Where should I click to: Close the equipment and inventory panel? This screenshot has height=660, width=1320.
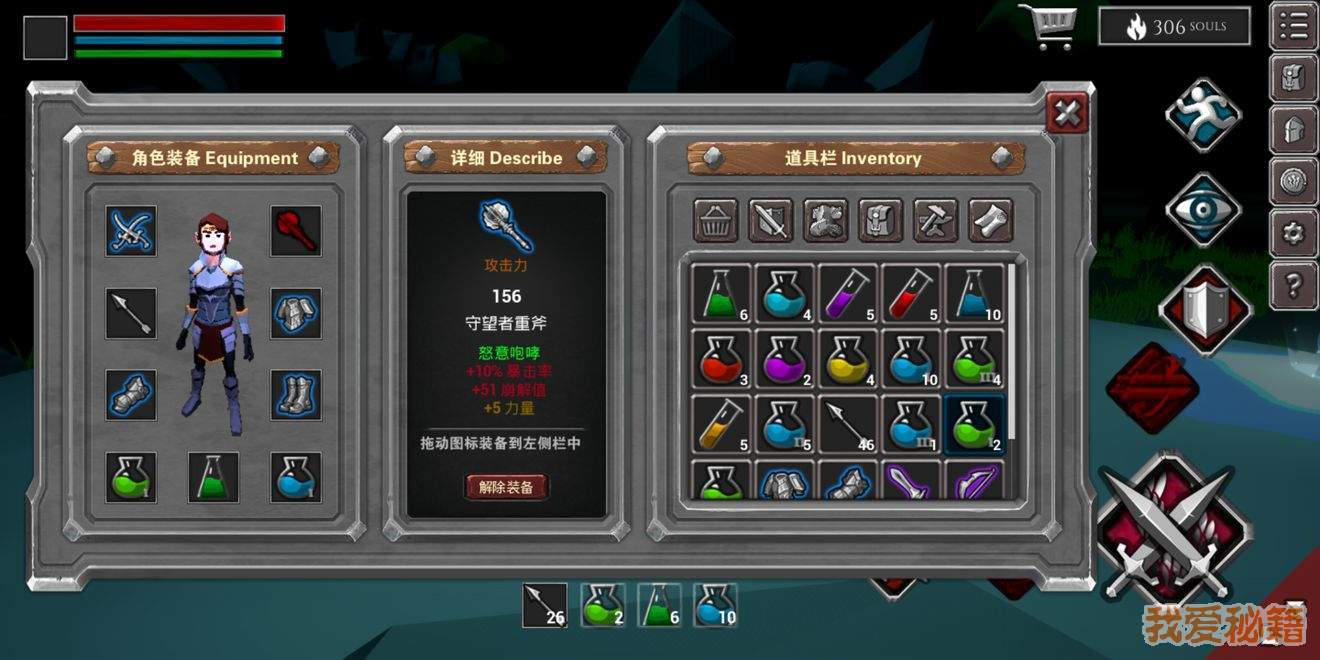point(1067,113)
